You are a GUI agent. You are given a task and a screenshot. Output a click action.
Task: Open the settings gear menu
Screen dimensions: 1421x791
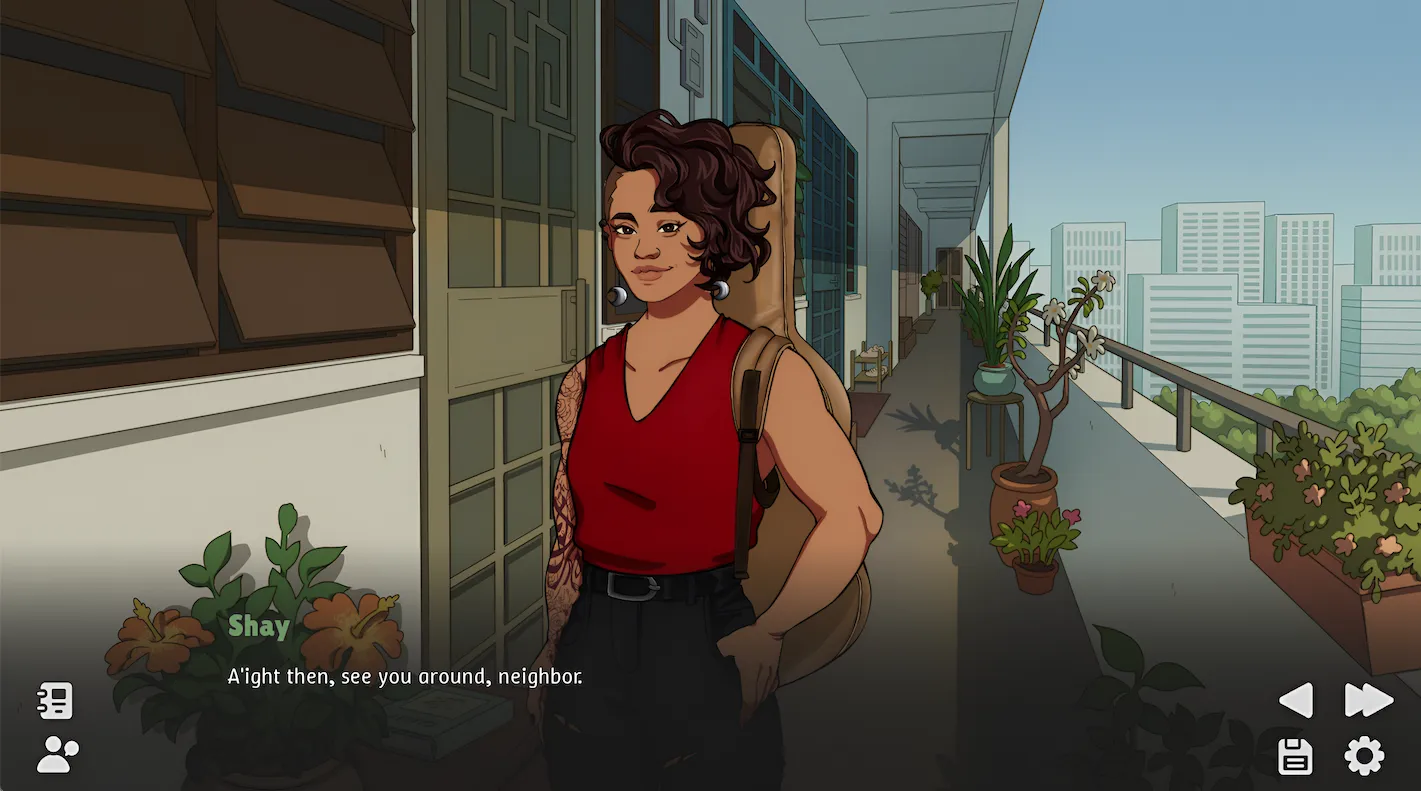[1364, 757]
